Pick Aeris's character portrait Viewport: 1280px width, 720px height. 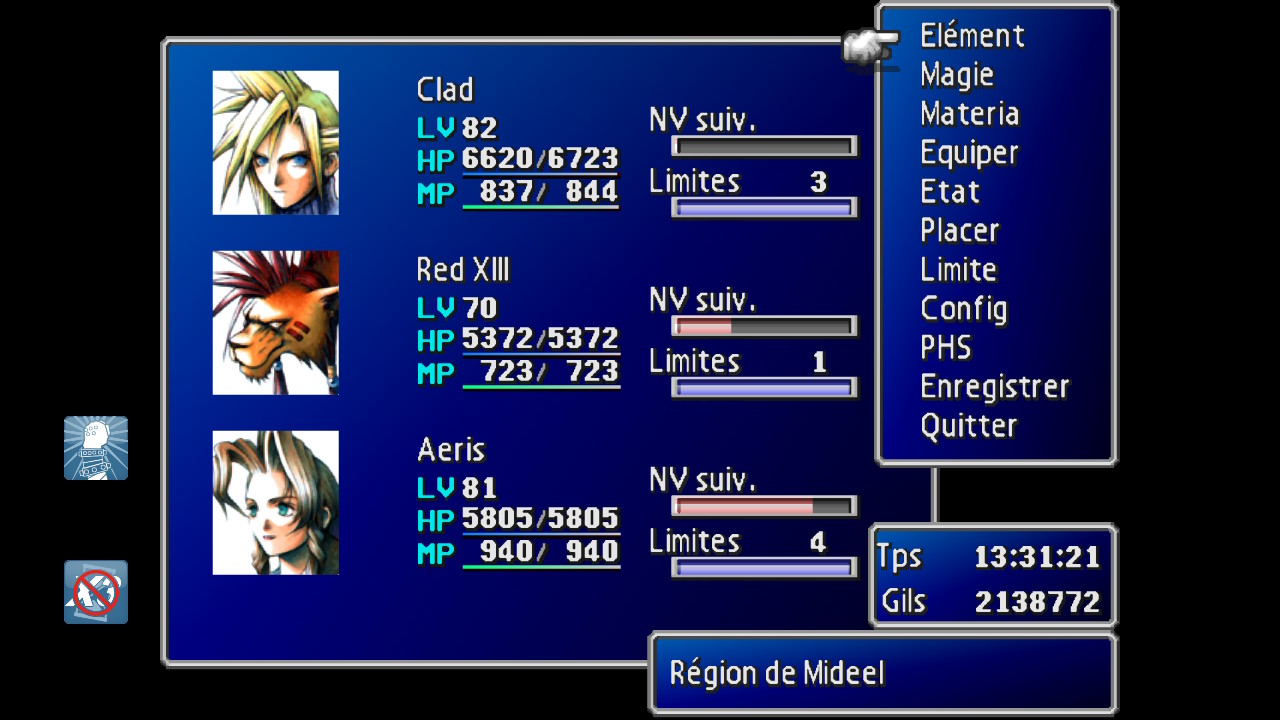(276, 503)
